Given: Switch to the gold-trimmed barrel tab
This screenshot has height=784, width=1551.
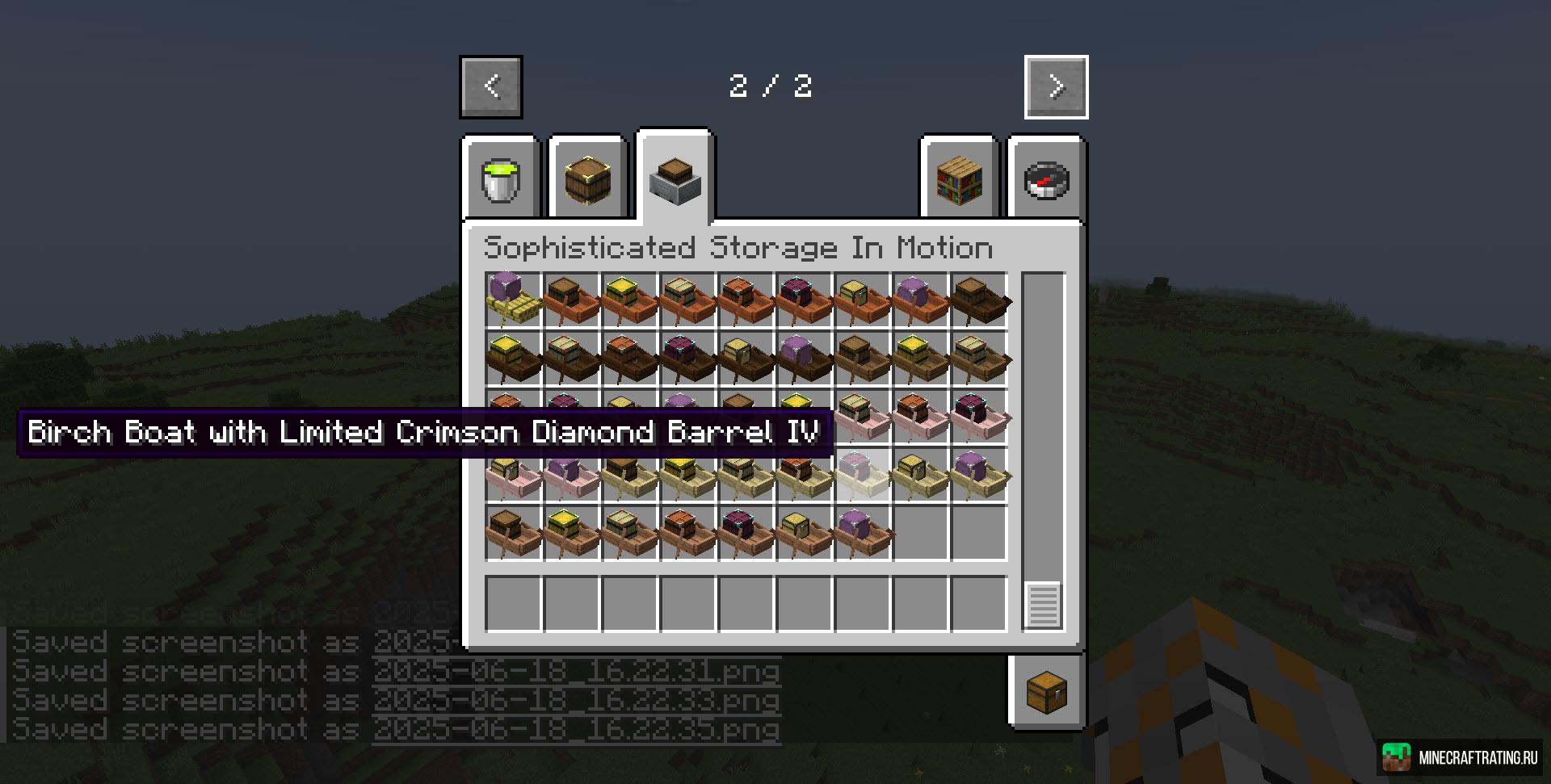Looking at the screenshot, I should click(x=588, y=179).
